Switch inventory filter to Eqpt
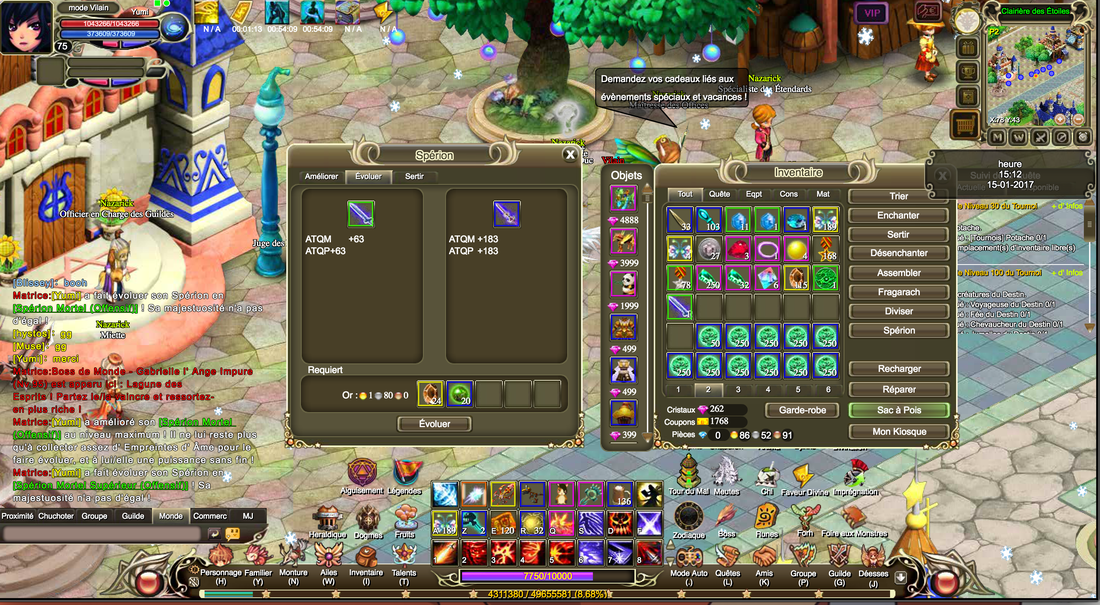 click(x=754, y=194)
